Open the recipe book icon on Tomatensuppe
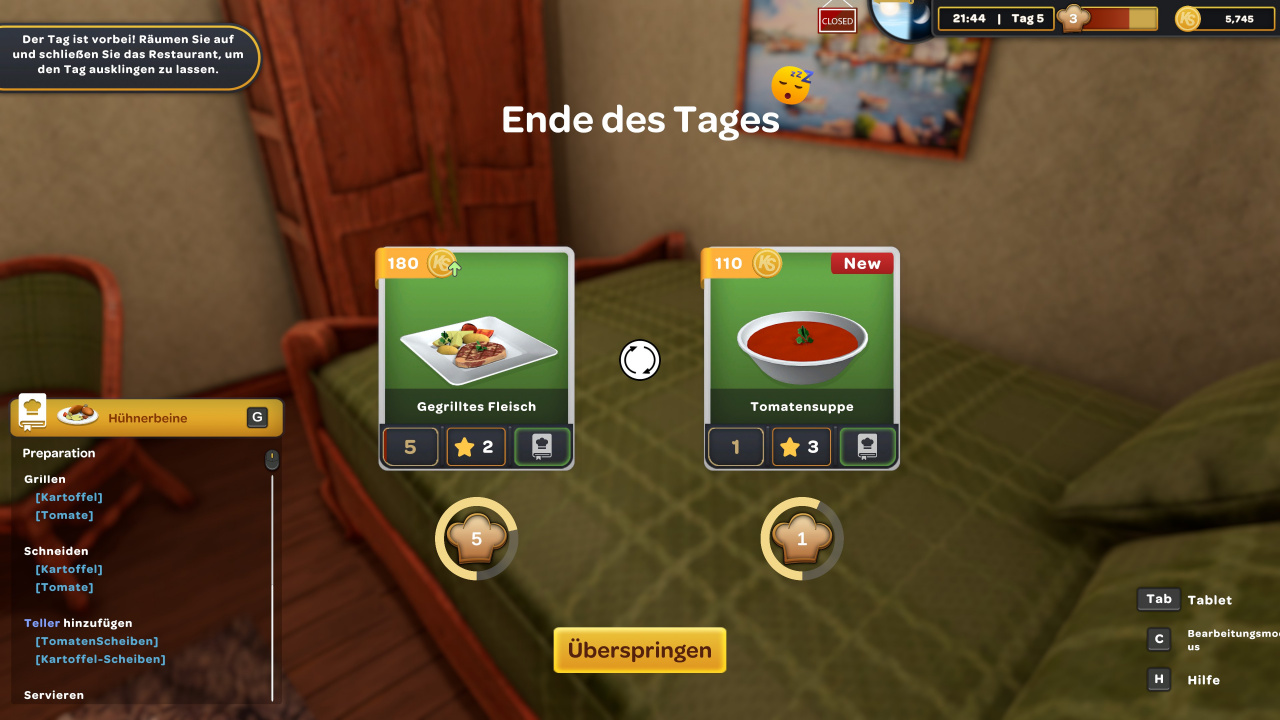Viewport: 1280px width, 720px height. coord(867,447)
